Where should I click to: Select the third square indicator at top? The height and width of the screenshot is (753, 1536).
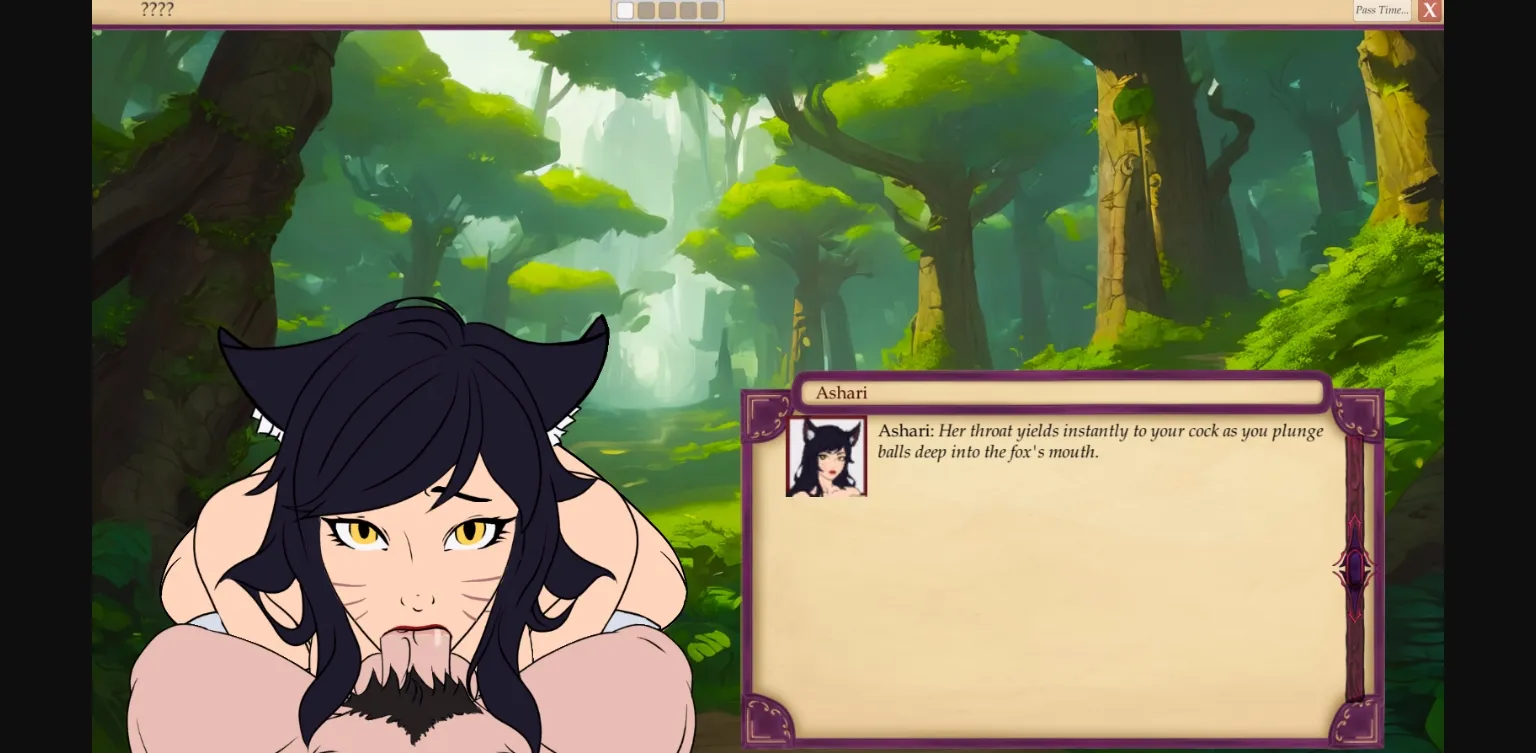point(667,10)
